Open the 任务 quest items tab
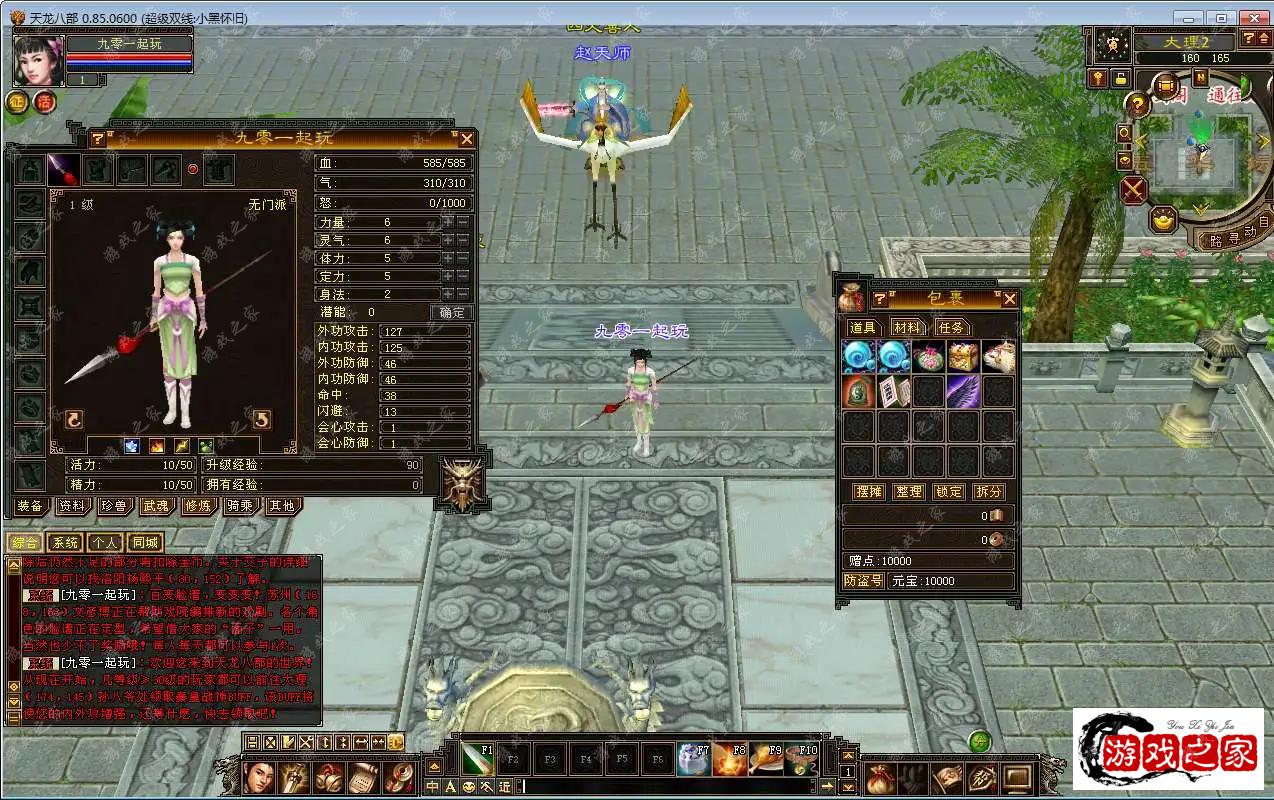This screenshot has width=1274, height=800. click(951, 327)
